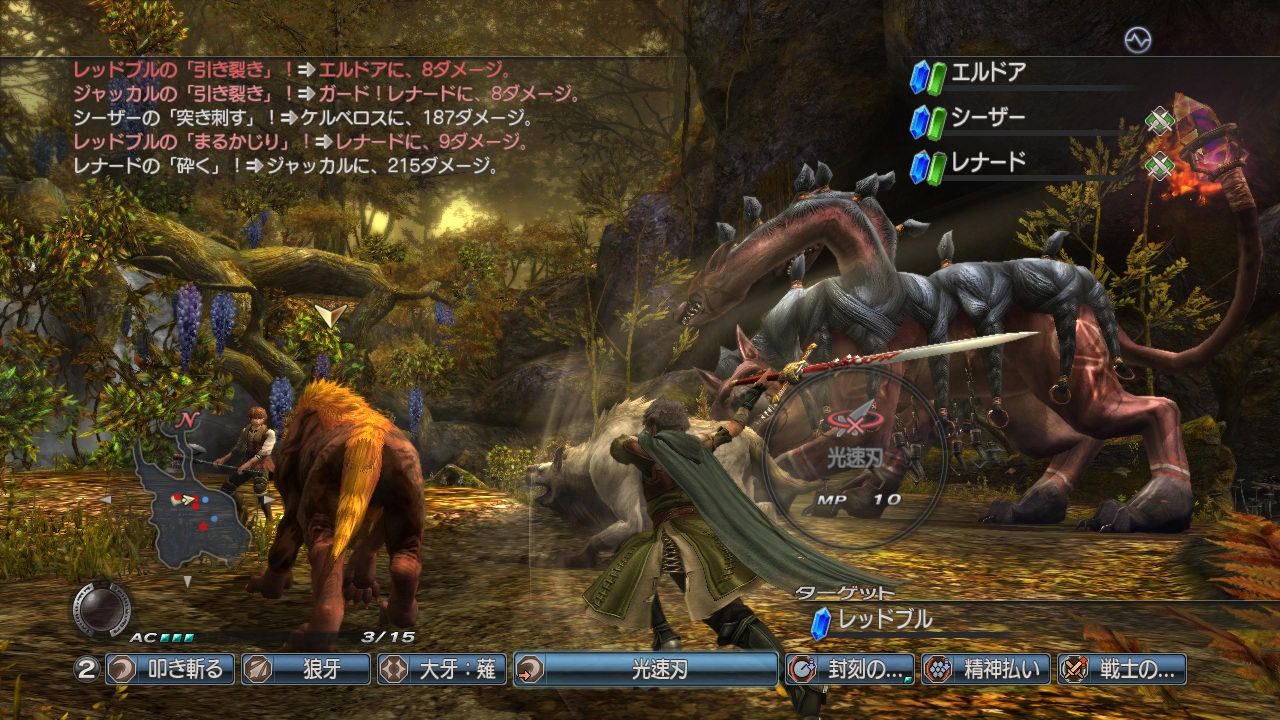1280x720 pixels.
Task: Activate the 大牙：薙 skill
Action: tap(441, 669)
